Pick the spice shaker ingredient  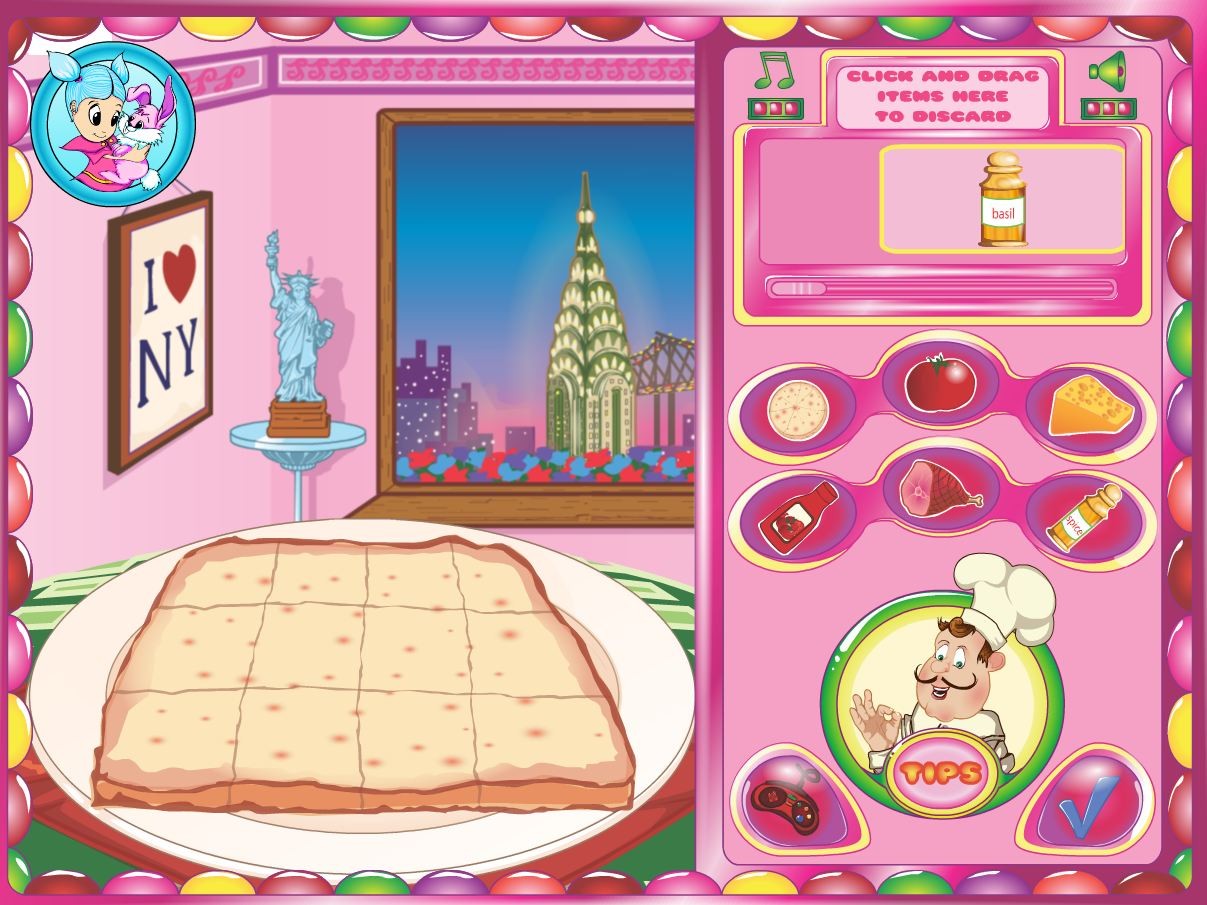click(1084, 516)
